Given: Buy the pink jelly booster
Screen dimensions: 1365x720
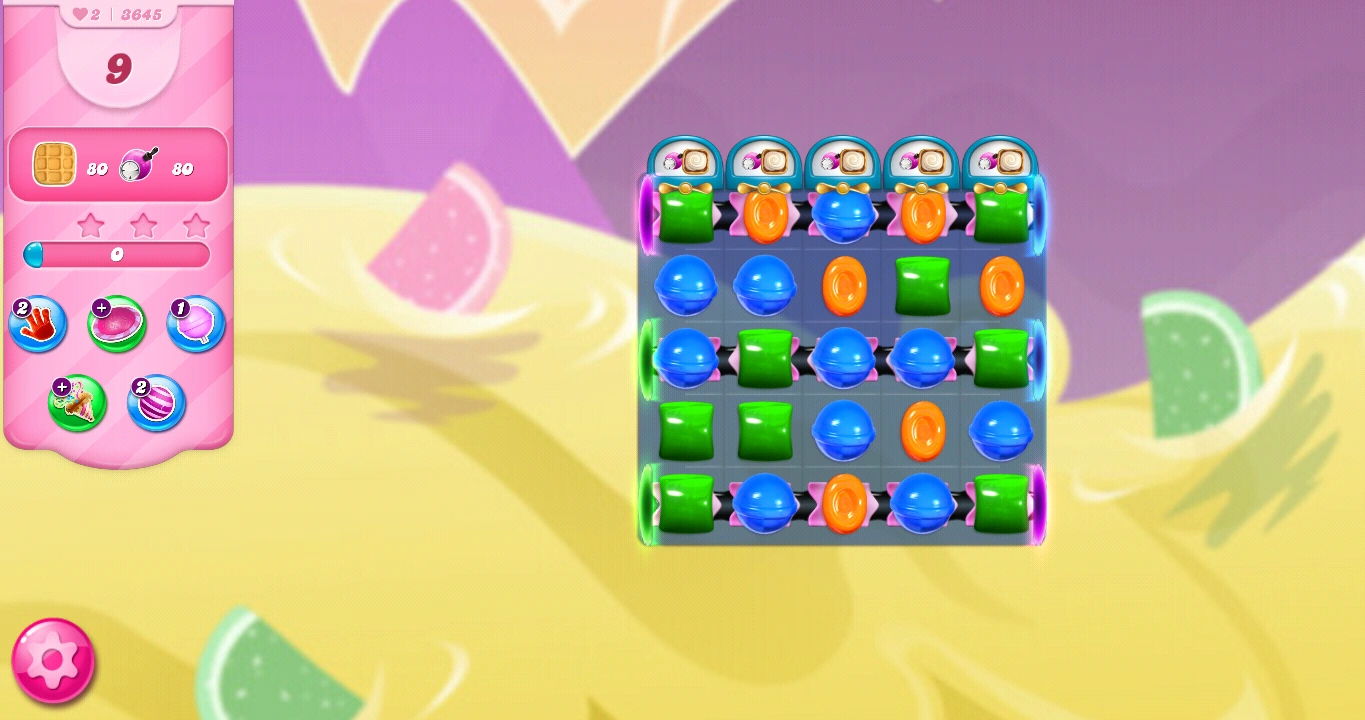Looking at the screenshot, I should pyautogui.click(x=116, y=323).
